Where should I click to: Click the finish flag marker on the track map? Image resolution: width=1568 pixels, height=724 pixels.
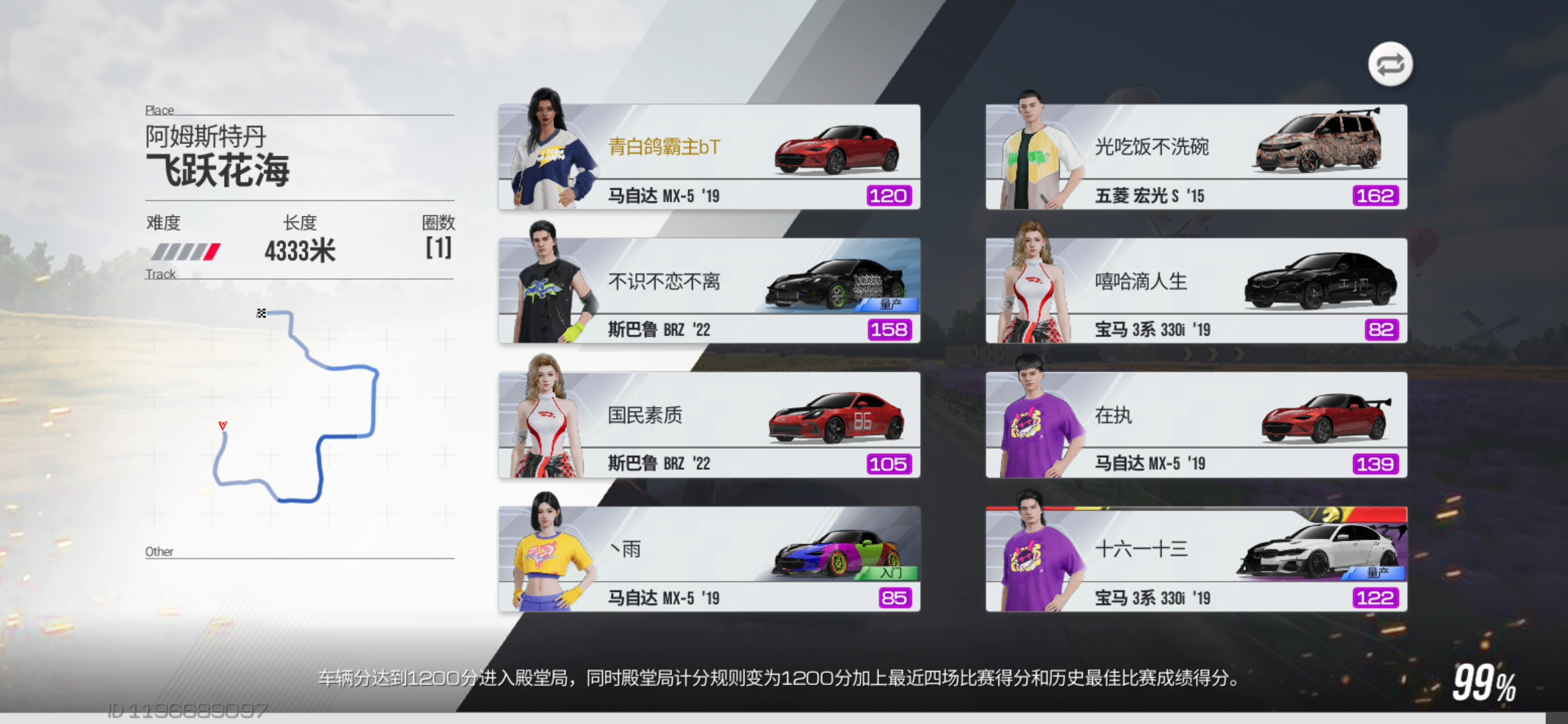point(261,312)
